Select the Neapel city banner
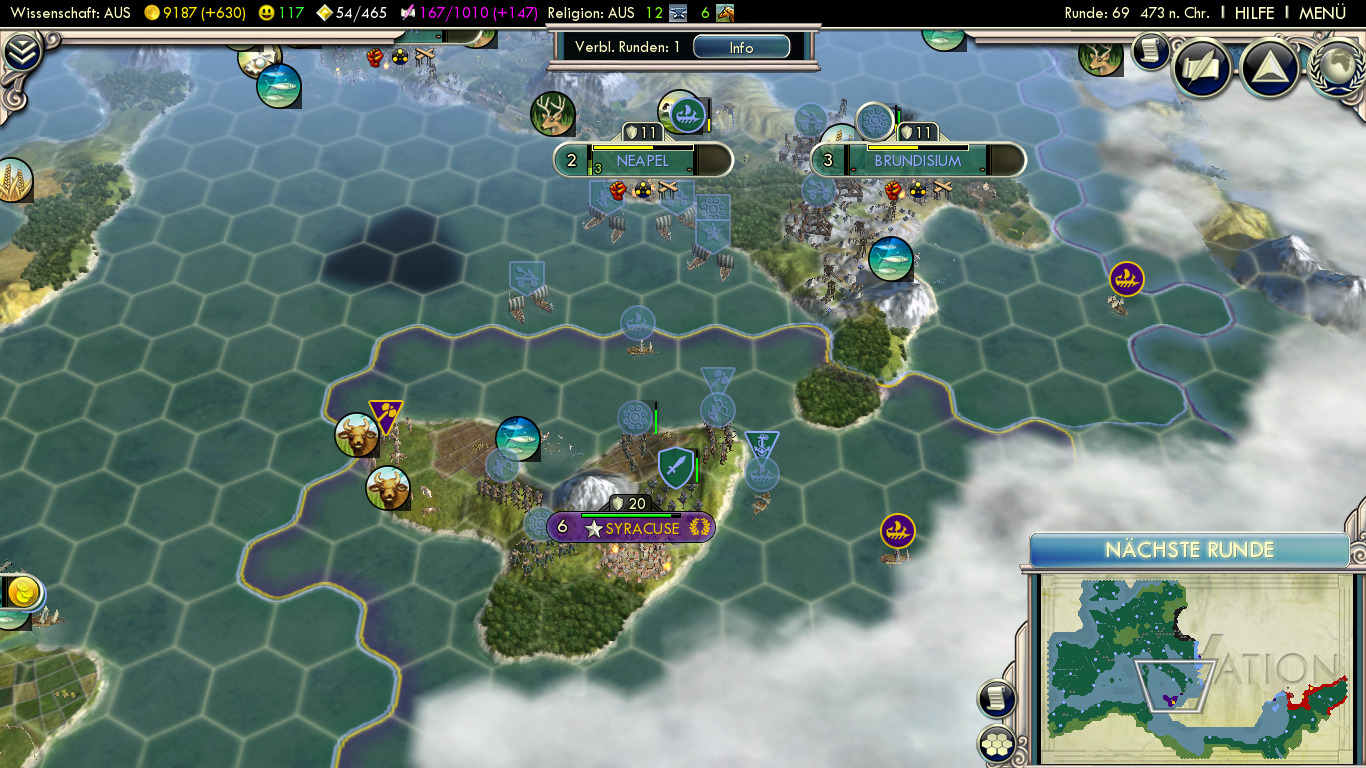1366x768 pixels. tap(643, 160)
